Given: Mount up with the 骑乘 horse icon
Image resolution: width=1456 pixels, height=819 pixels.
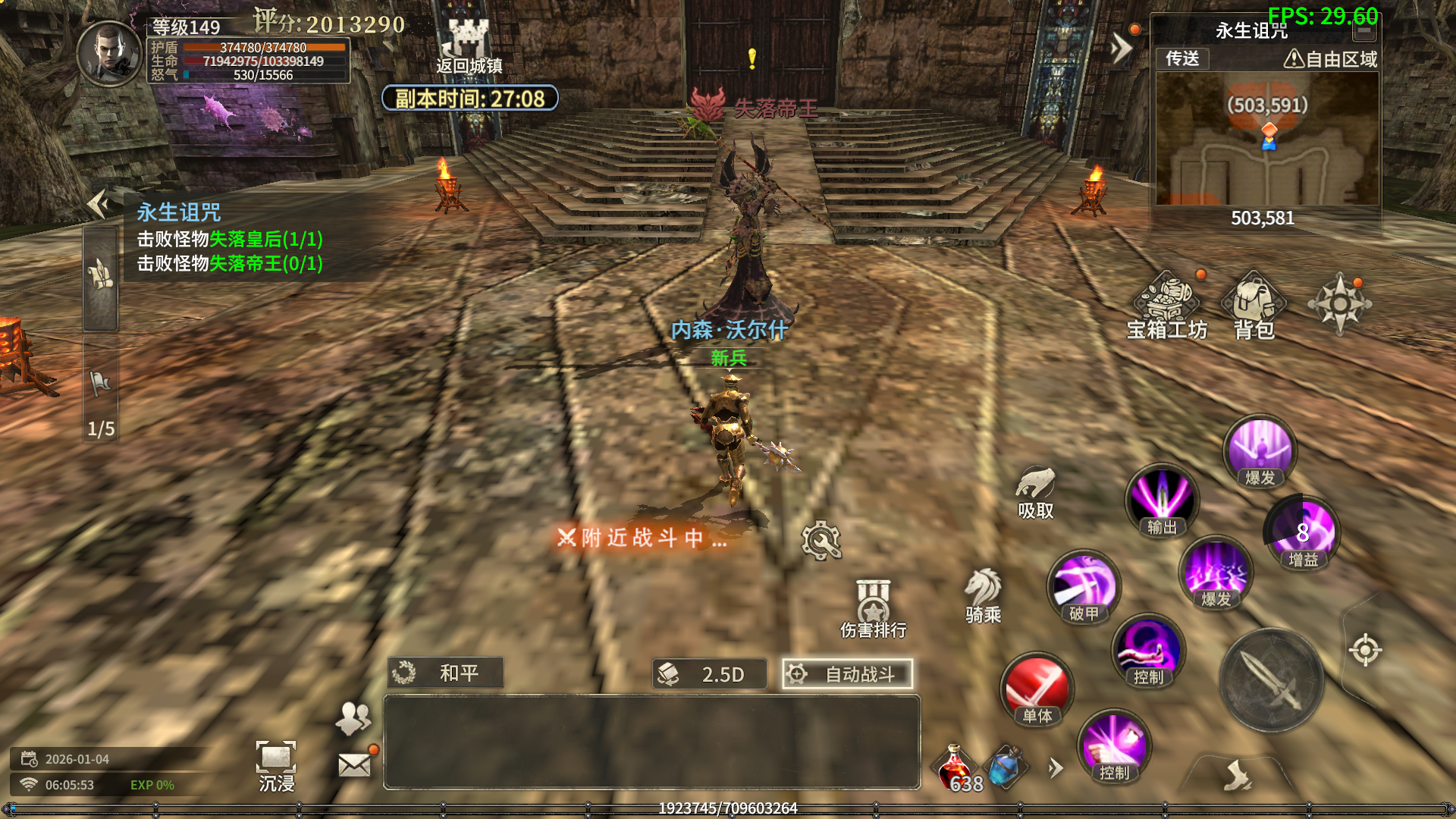Looking at the screenshot, I should click(983, 595).
